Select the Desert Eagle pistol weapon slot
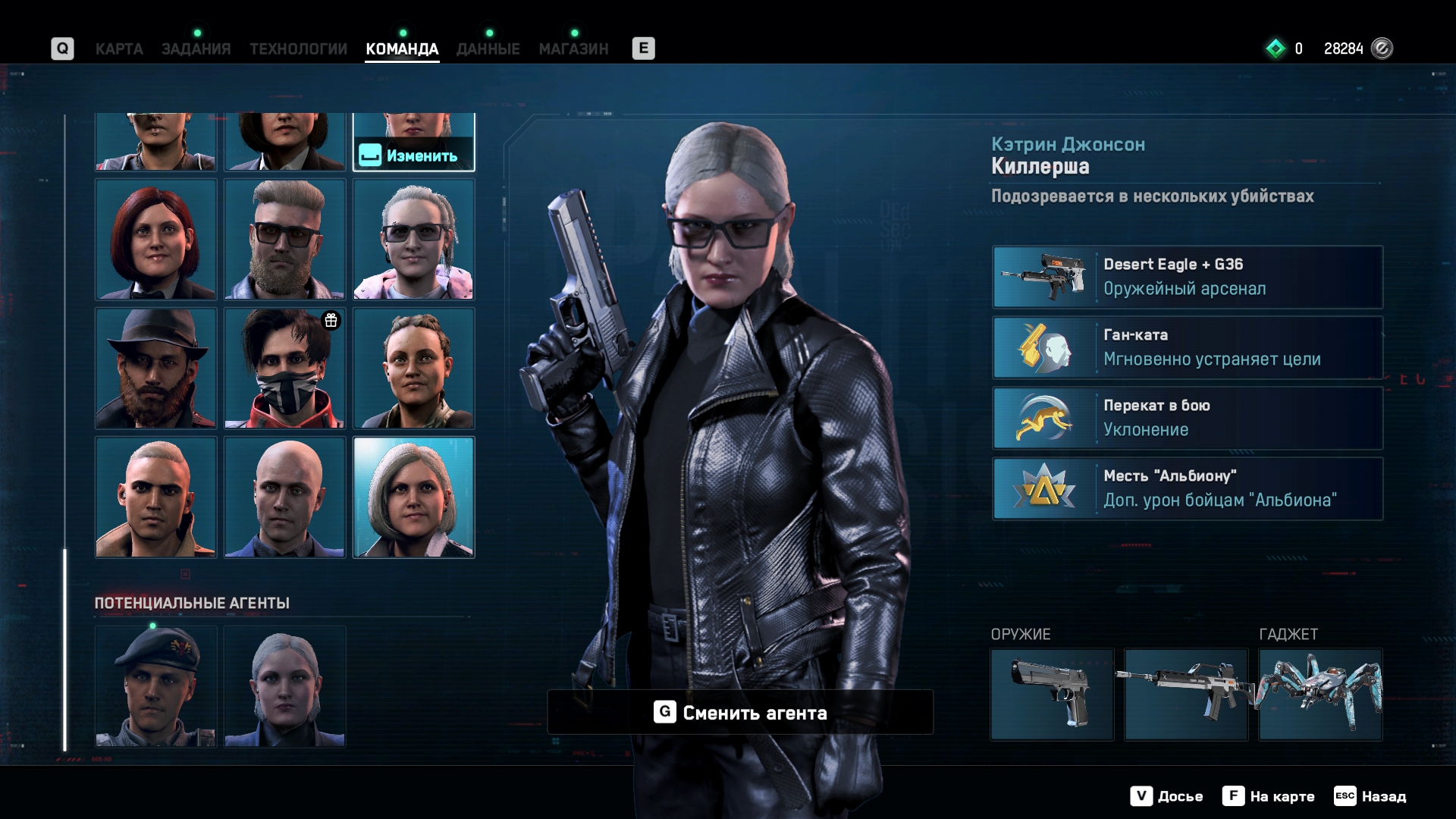 [1052, 695]
